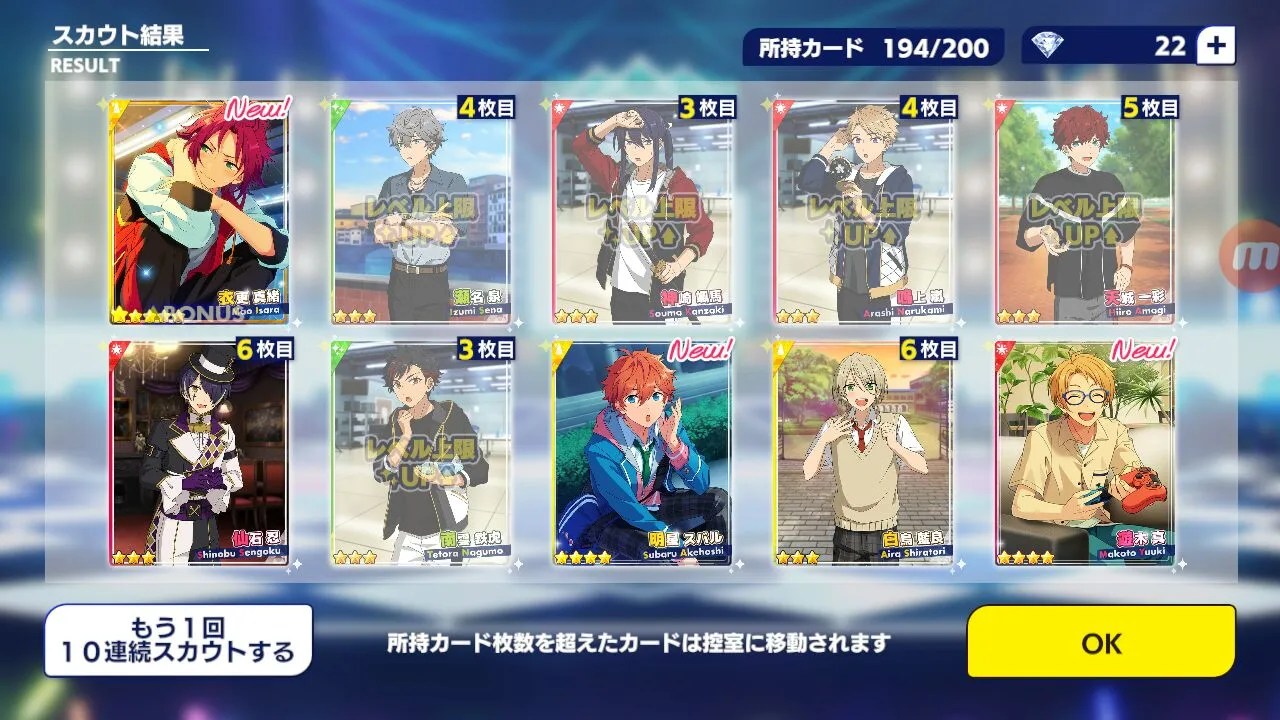This screenshot has width=1280, height=720.
Task: Confirm results with the OK button
Action: click(x=1101, y=642)
